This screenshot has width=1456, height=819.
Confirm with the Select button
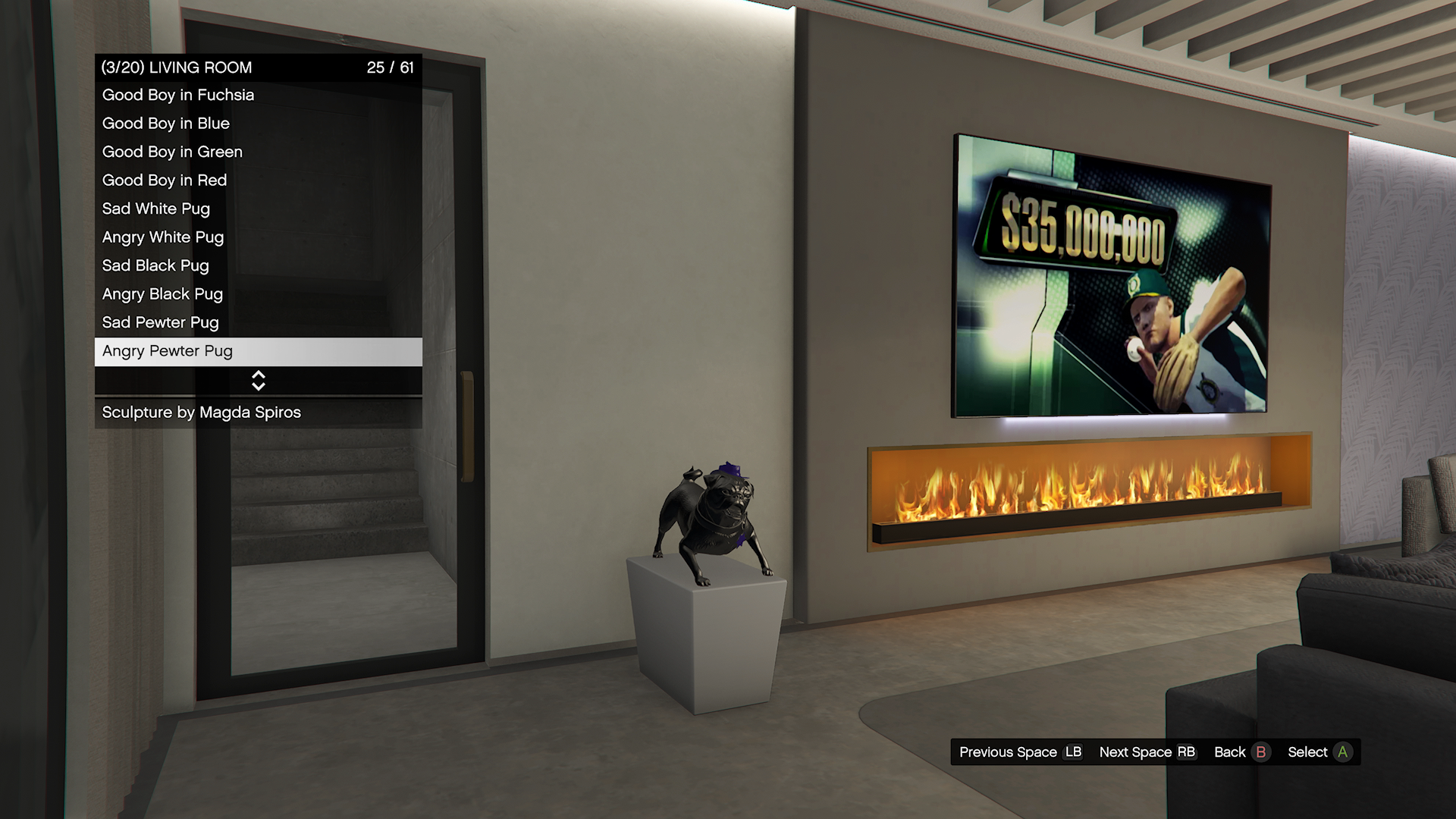[x=1319, y=752]
